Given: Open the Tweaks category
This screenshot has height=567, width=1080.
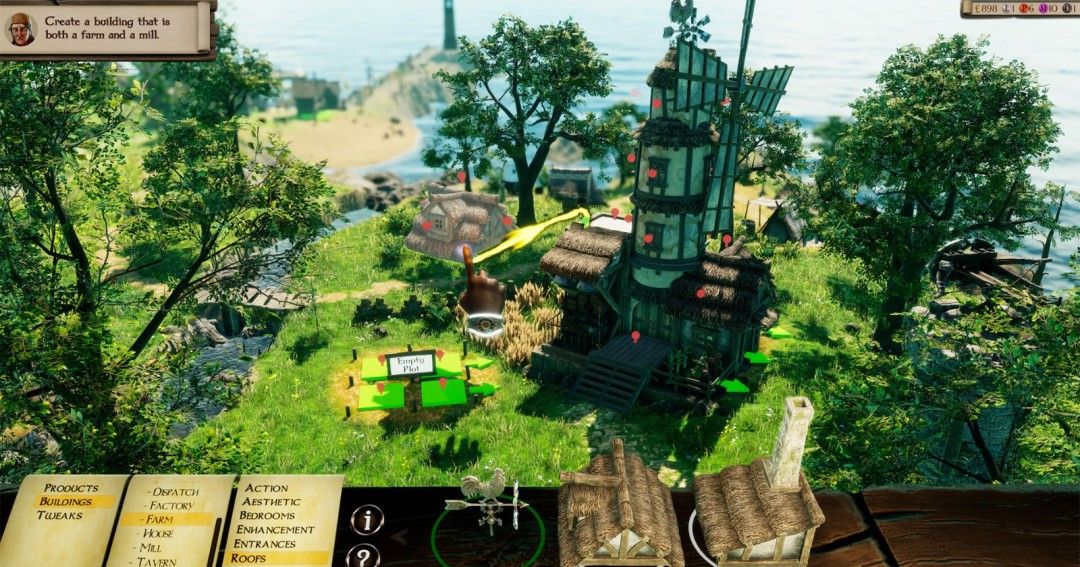Looking at the screenshot, I should [60, 515].
